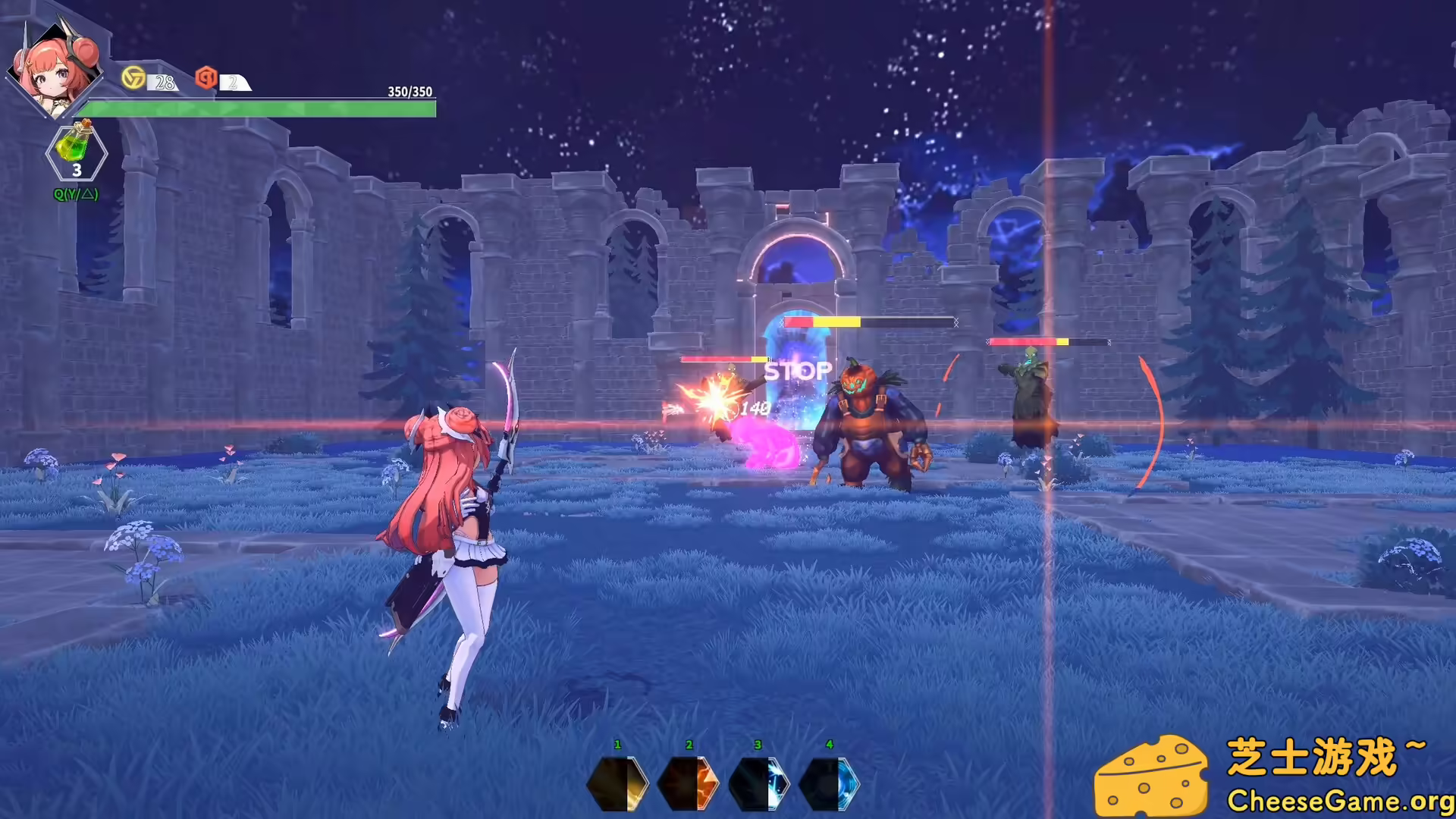Viewport: 1456px width, 819px height.
Task: Use the green healing potion labeled Q(Y/△)
Action: coord(74,149)
